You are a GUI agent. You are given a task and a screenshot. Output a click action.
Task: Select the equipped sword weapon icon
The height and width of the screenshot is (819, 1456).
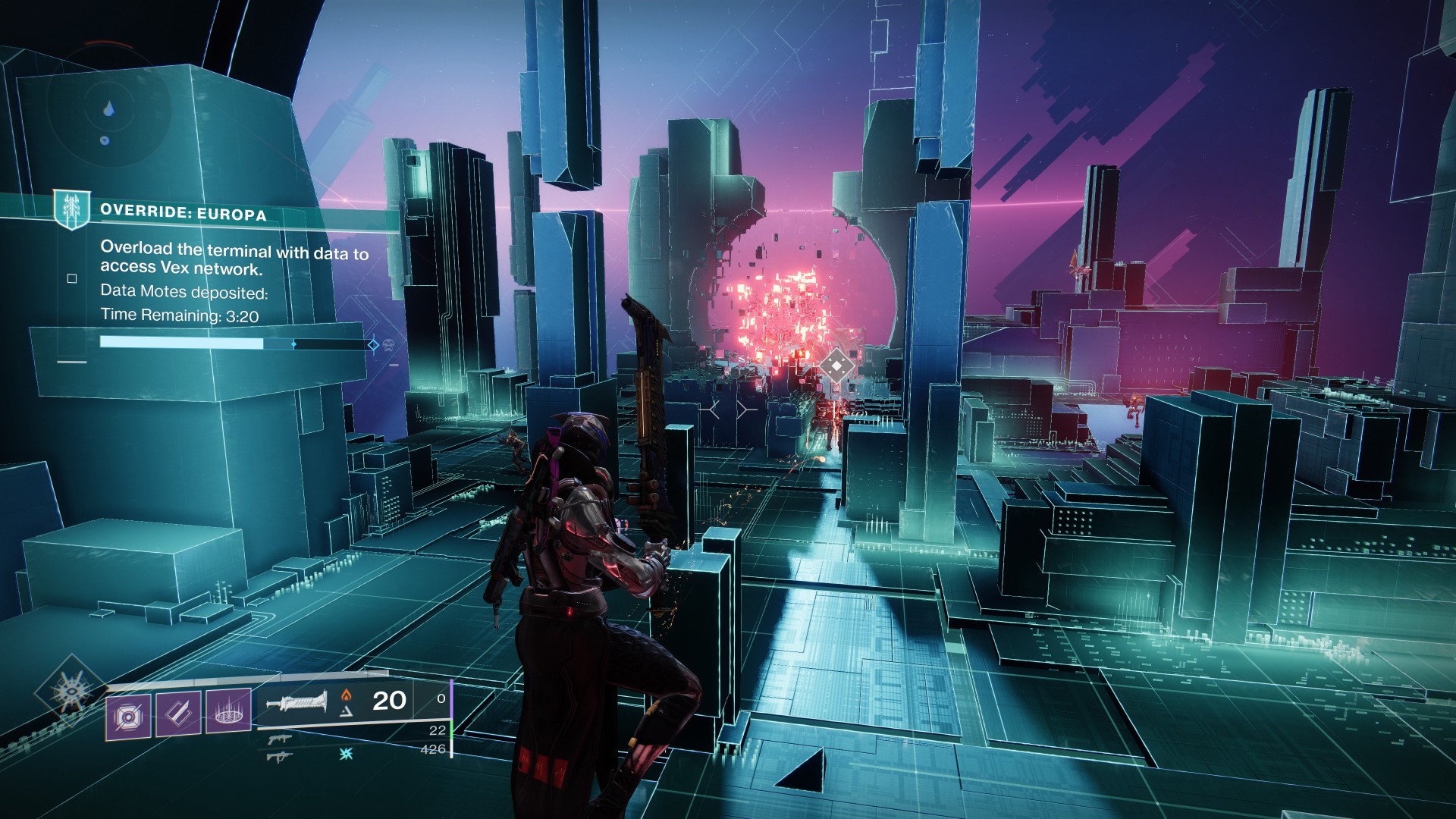click(x=297, y=703)
